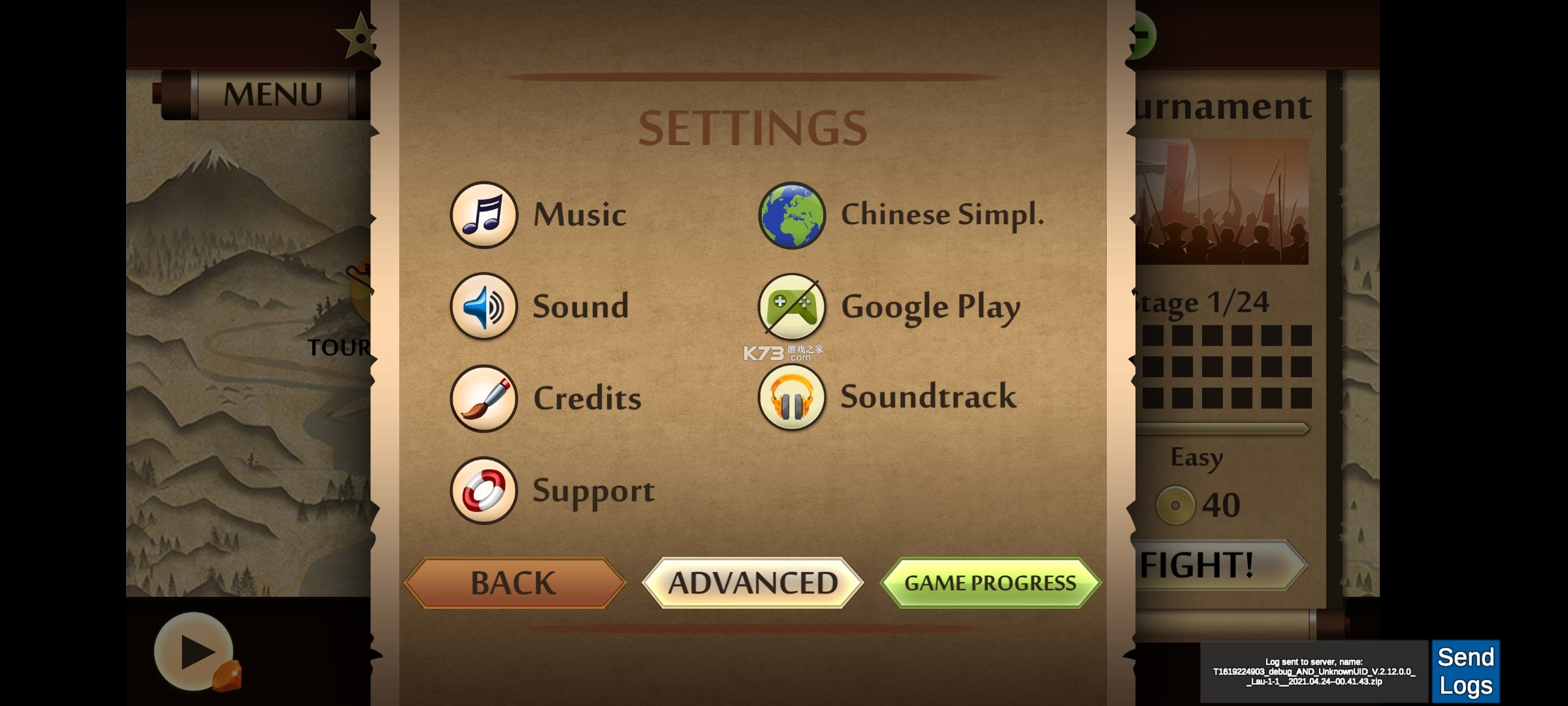Open the ADVANCED settings panel
The height and width of the screenshot is (706, 1568).
[752, 582]
